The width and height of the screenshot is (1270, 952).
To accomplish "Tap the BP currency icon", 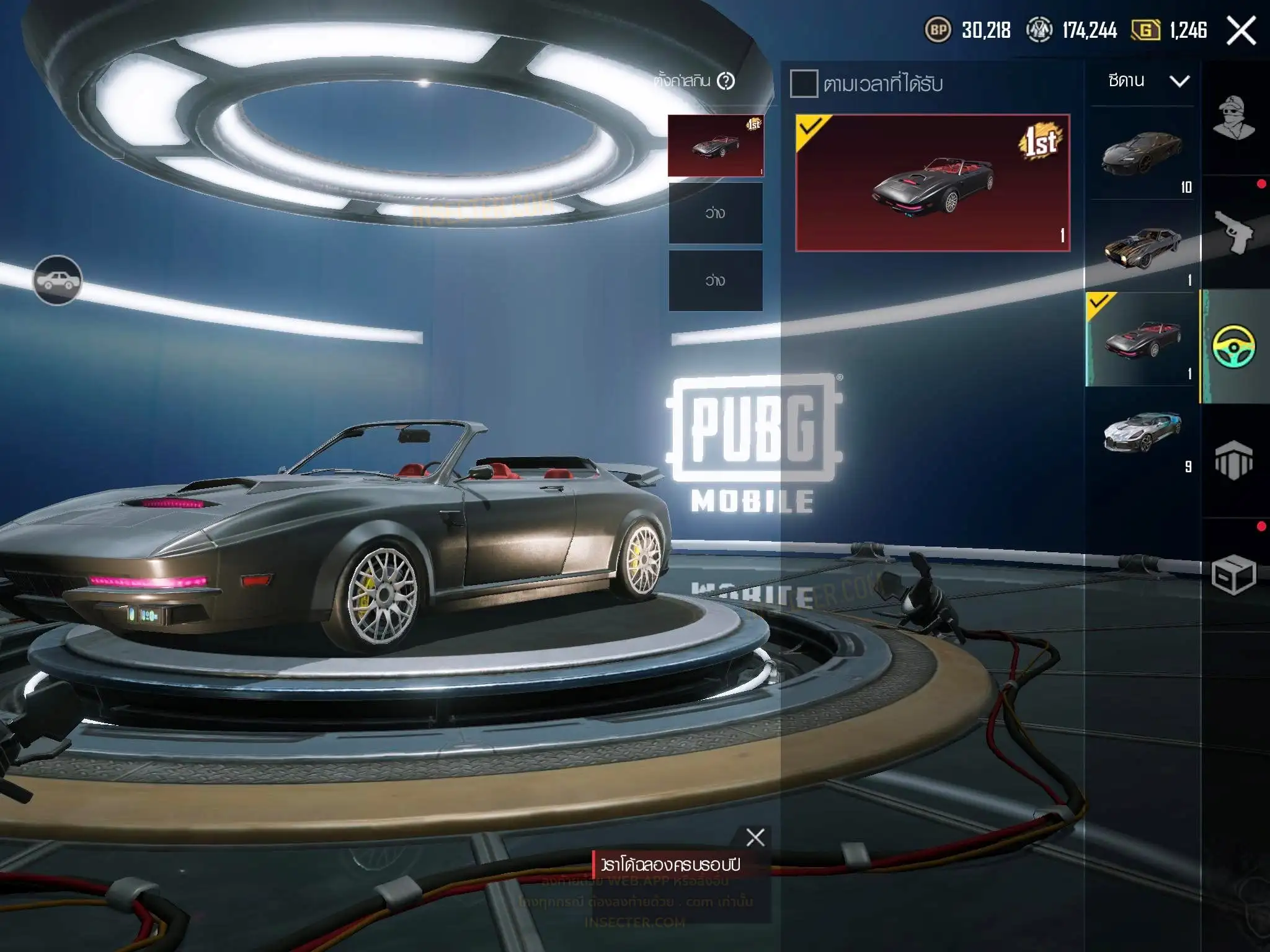I will pyautogui.click(x=938, y=30).
